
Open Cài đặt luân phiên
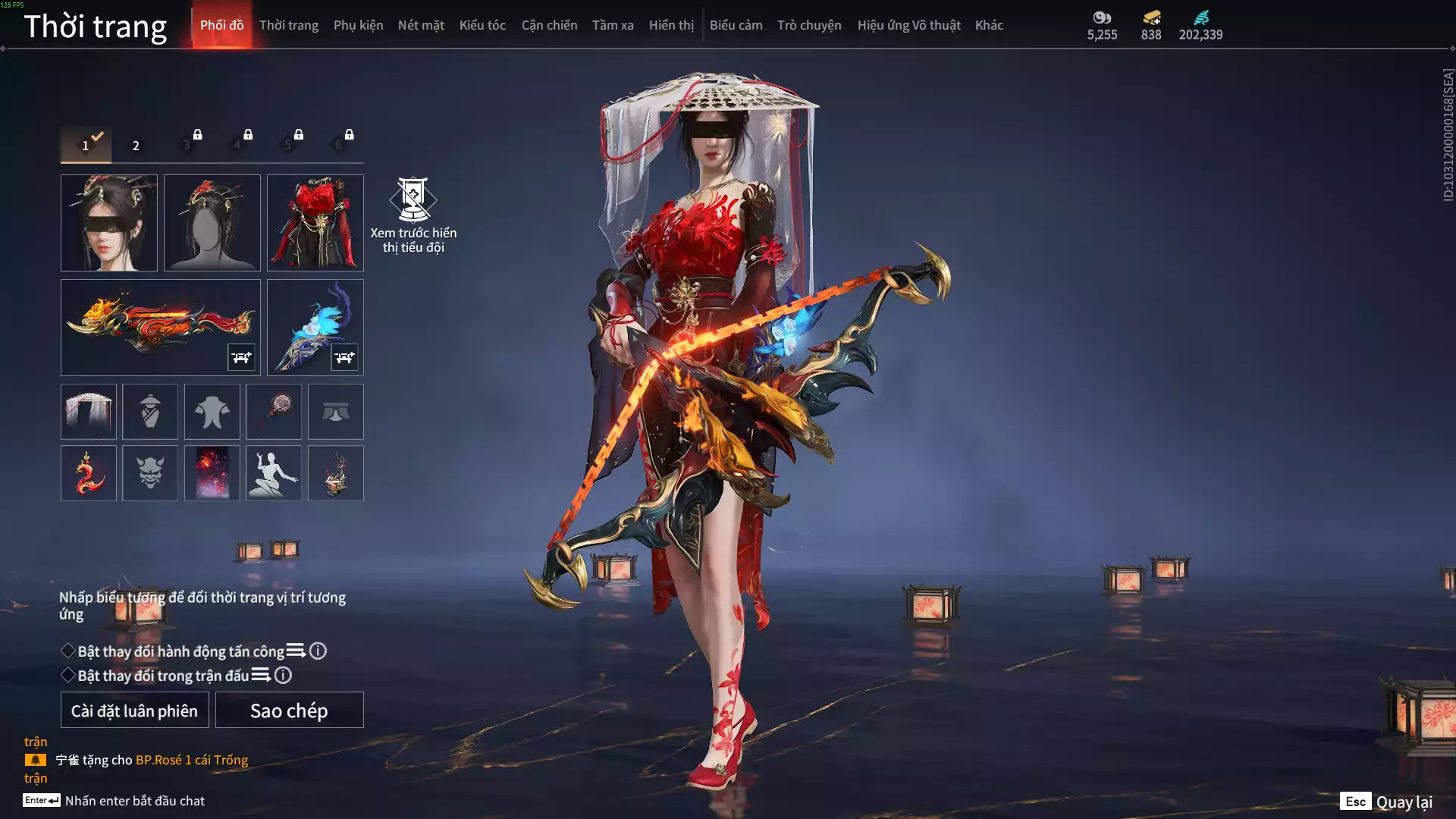click(x=134, y=711)
